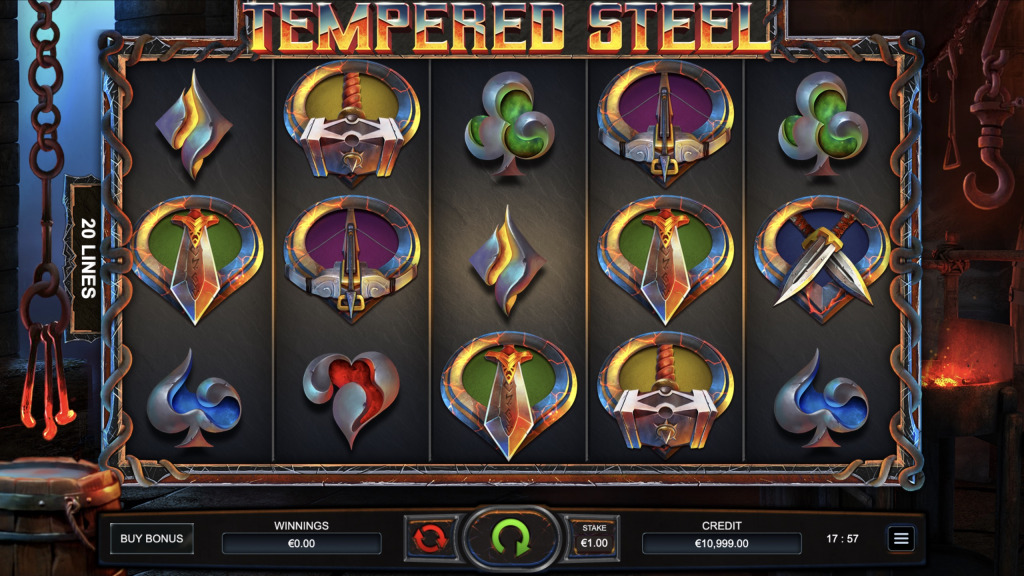Spin the reels with green arrow button
The image size is (1024, 576).
511,538
